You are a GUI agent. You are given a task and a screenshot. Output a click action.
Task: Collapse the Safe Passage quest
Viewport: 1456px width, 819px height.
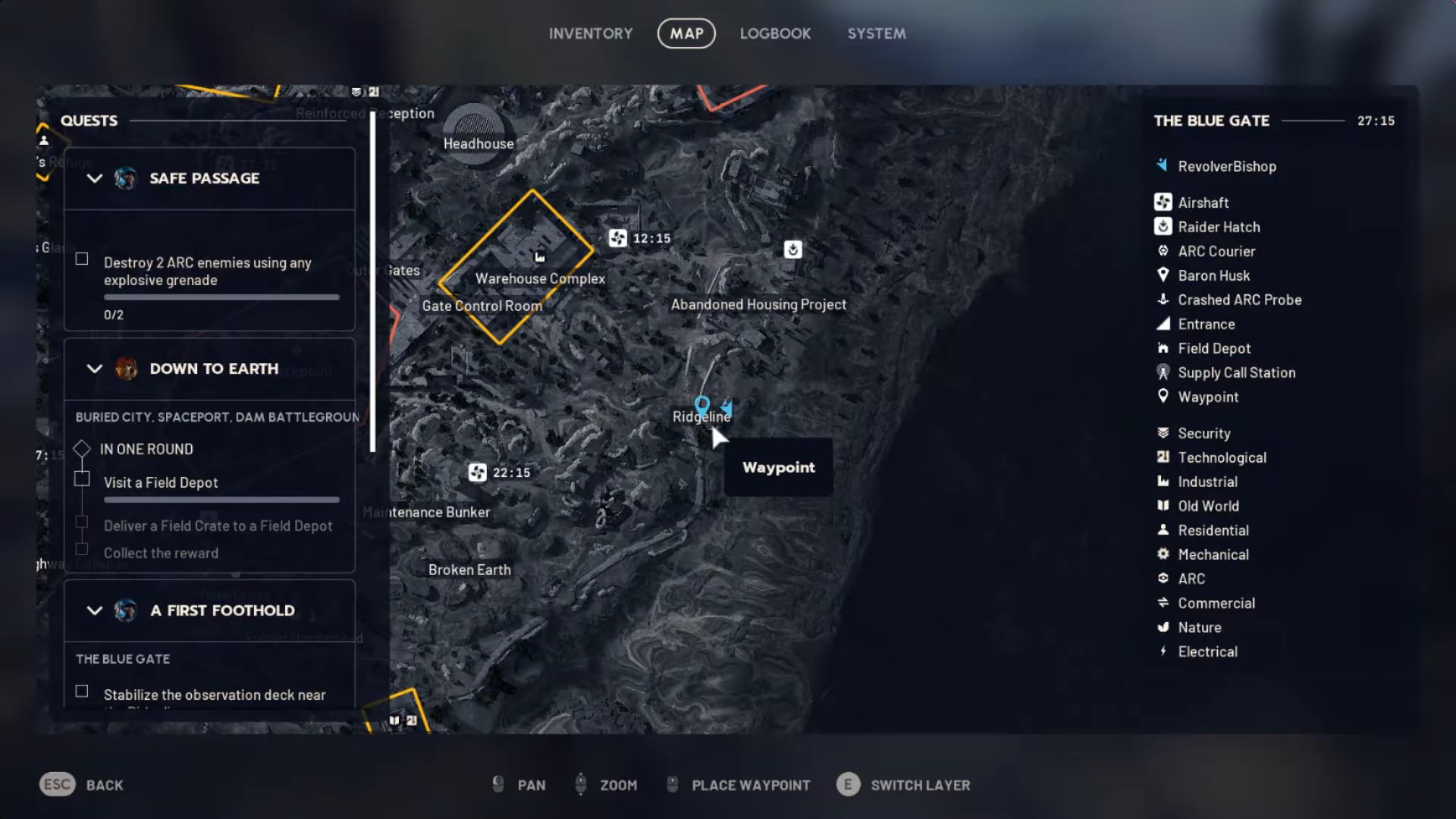94,179
